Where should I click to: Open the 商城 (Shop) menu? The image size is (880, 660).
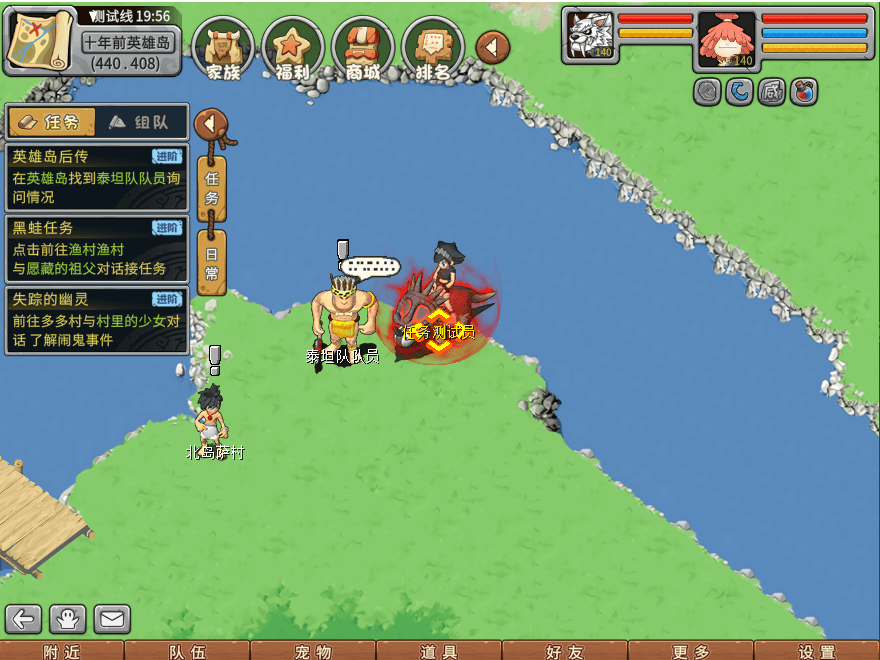(x=363, y=48)
